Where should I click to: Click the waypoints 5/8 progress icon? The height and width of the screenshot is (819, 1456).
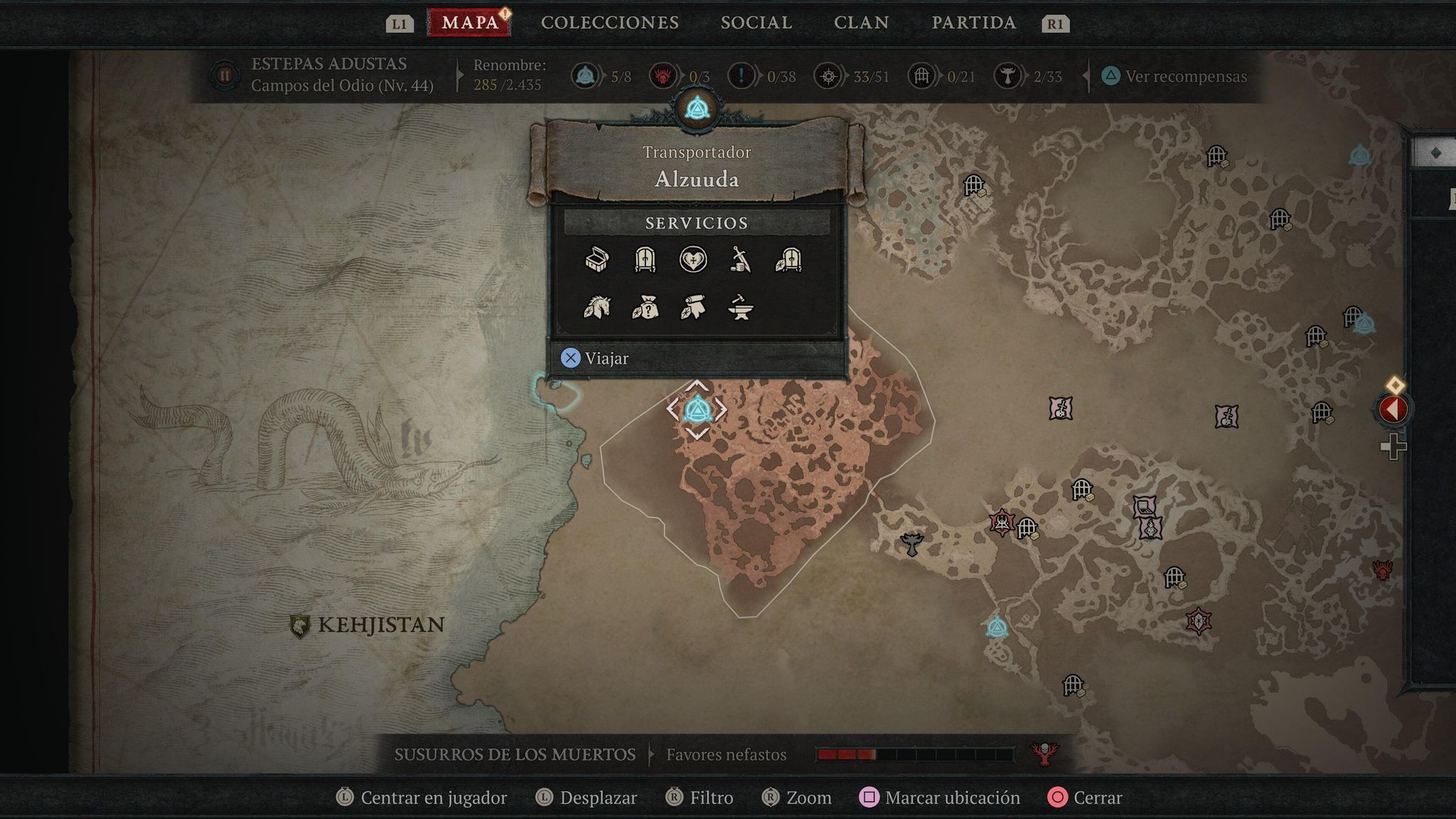584,76
